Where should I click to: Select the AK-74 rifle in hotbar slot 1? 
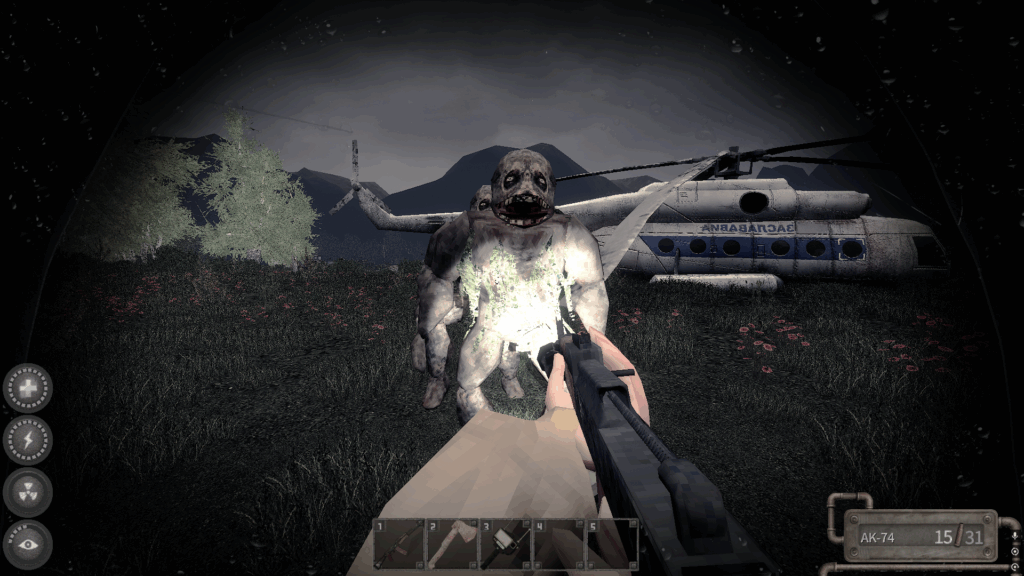click(x=399, y=544)
